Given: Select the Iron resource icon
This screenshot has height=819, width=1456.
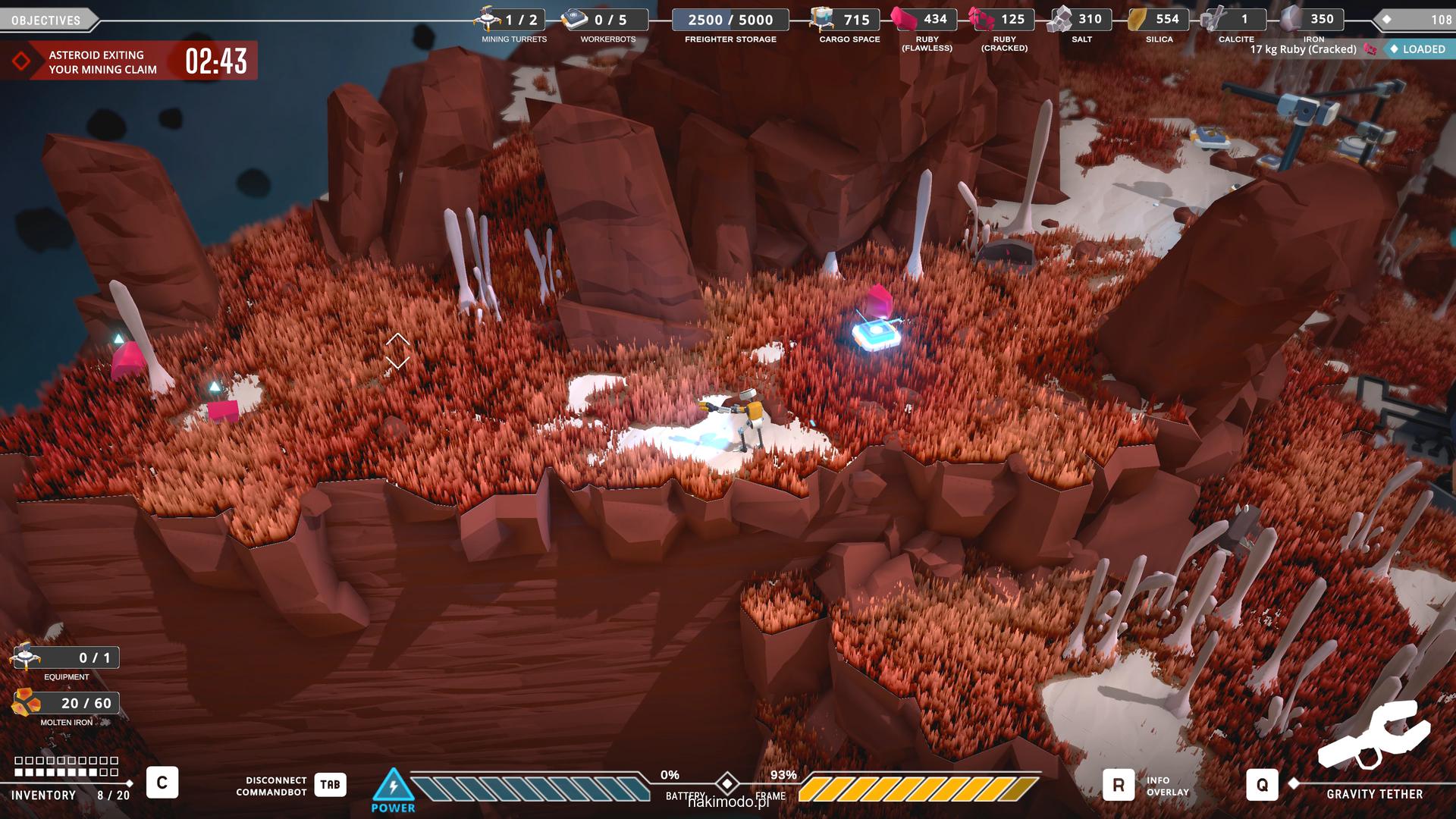Looking at the screenshot, I should coord(1291,18).
